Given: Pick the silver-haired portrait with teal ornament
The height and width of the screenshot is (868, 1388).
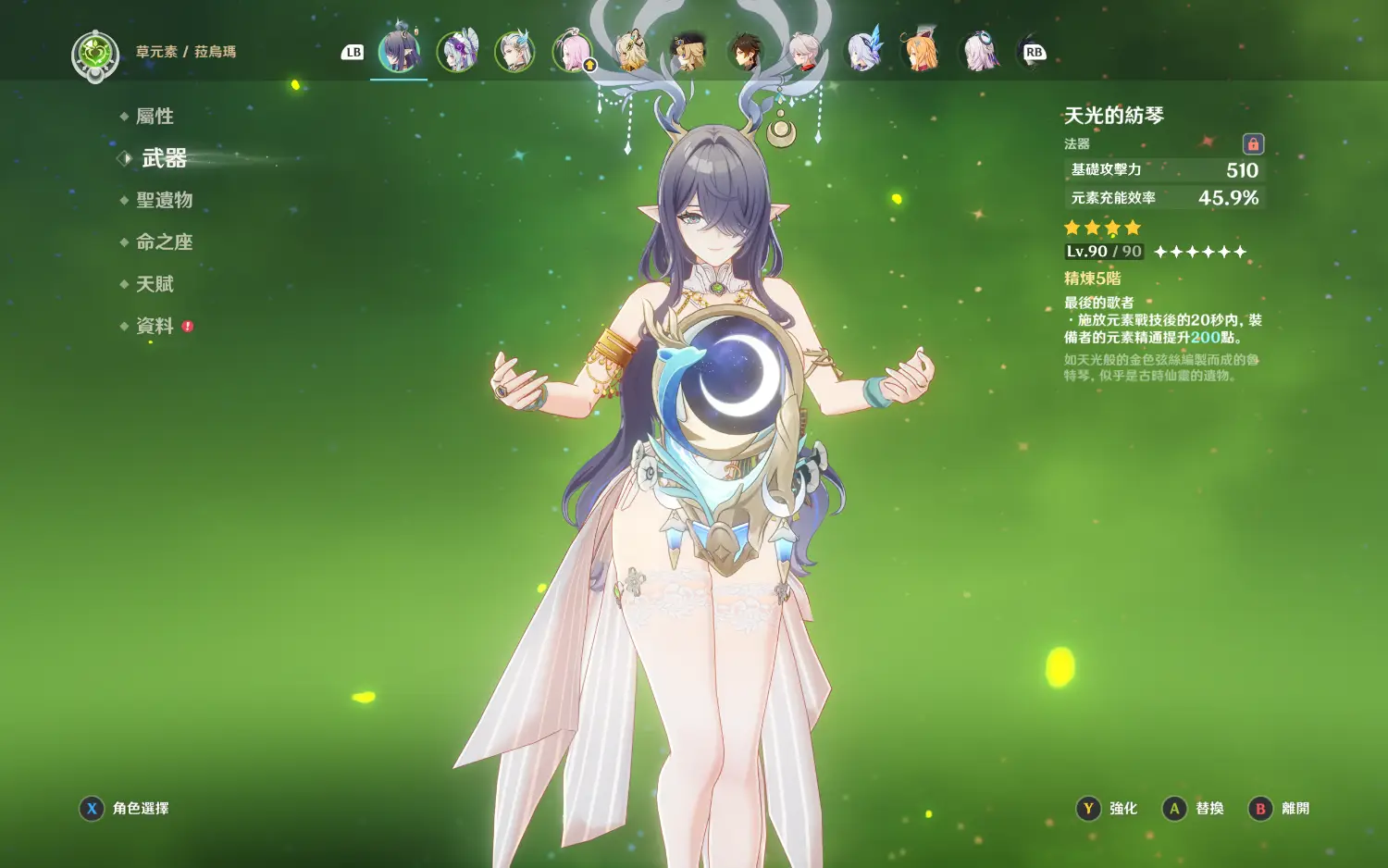Looking at the screenshot, I should (514, 52).
